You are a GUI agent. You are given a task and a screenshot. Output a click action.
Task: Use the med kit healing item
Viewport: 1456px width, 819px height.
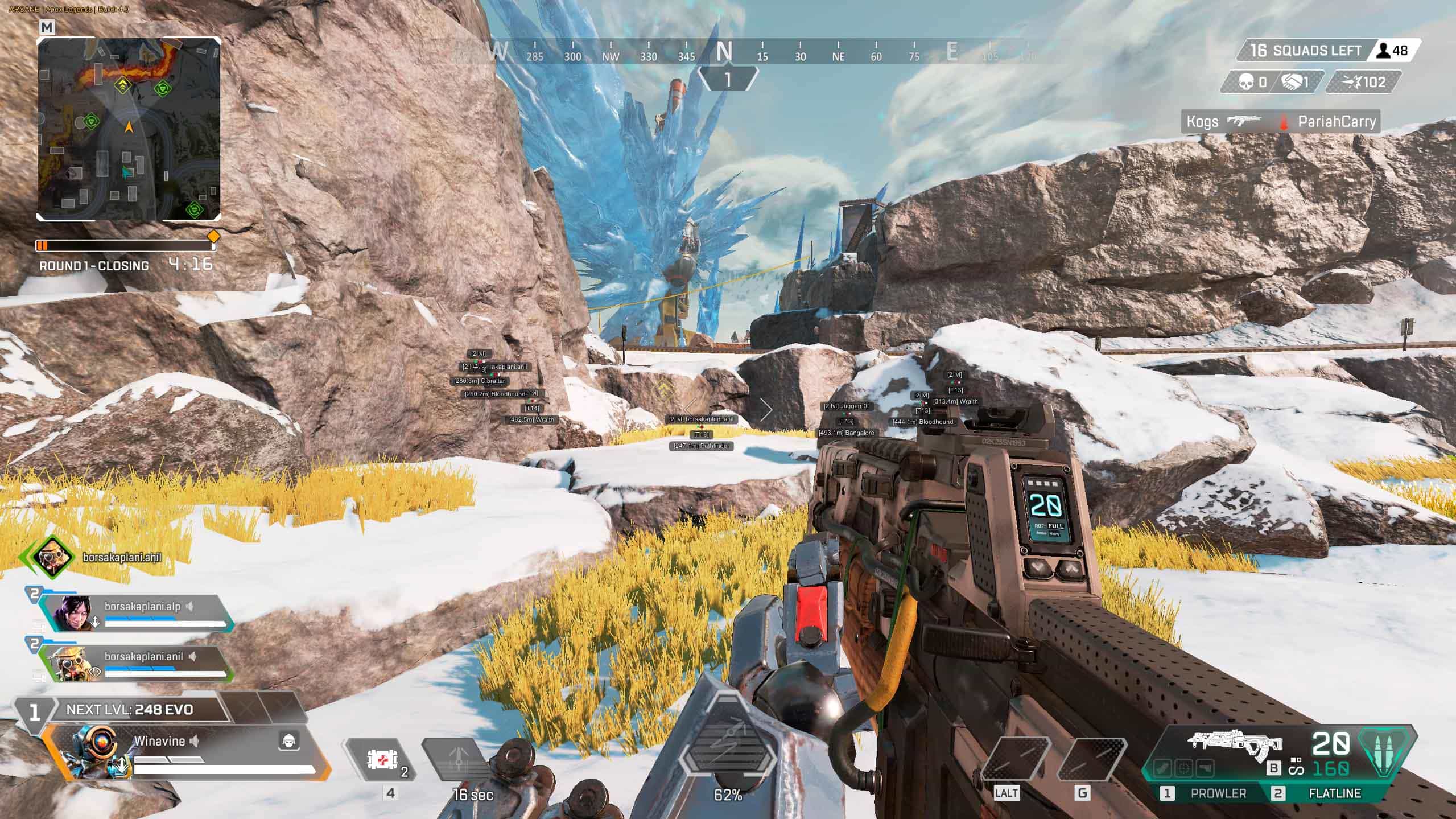(x=381, y=759)
